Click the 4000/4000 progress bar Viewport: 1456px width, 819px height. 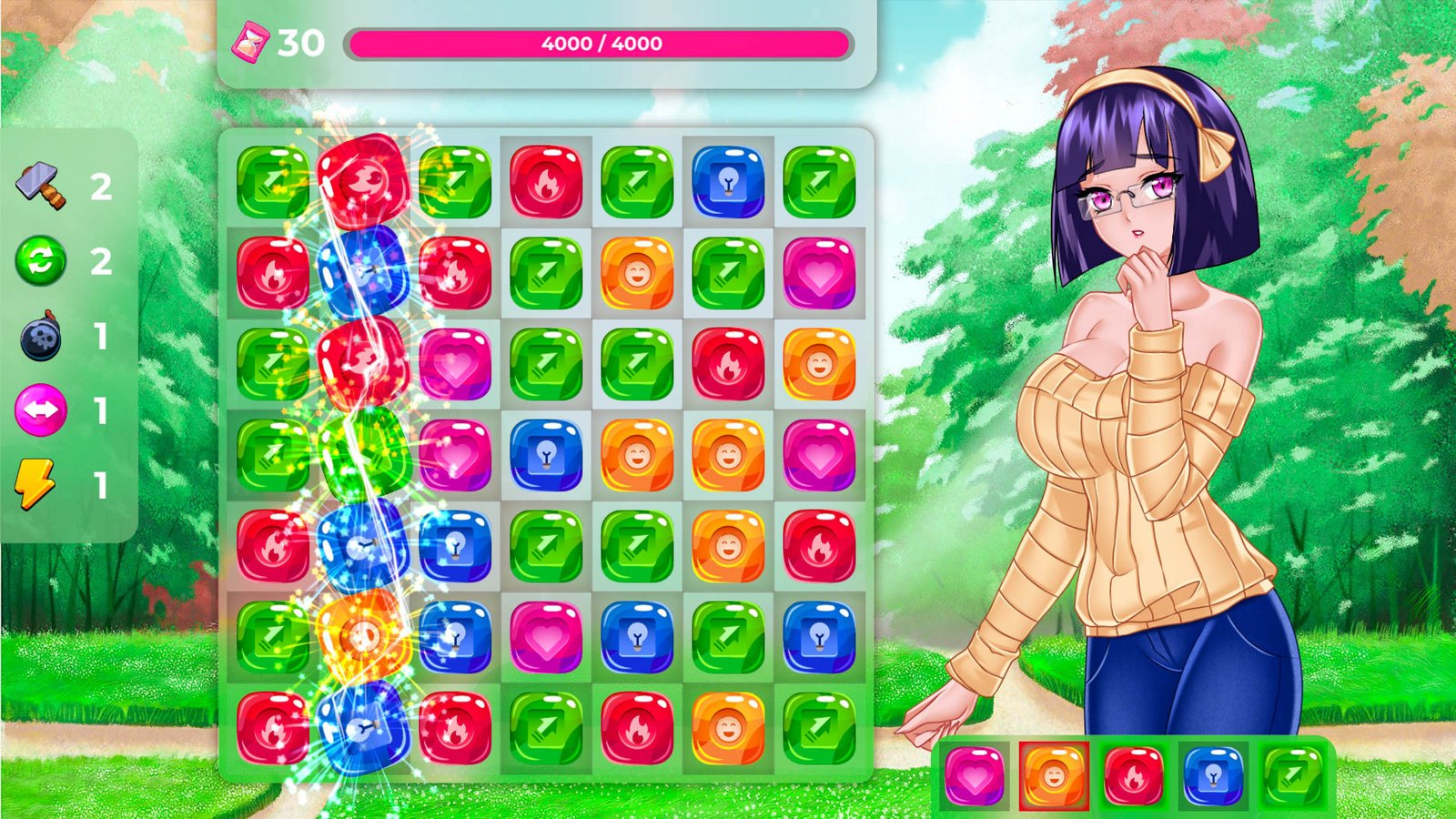603,41
